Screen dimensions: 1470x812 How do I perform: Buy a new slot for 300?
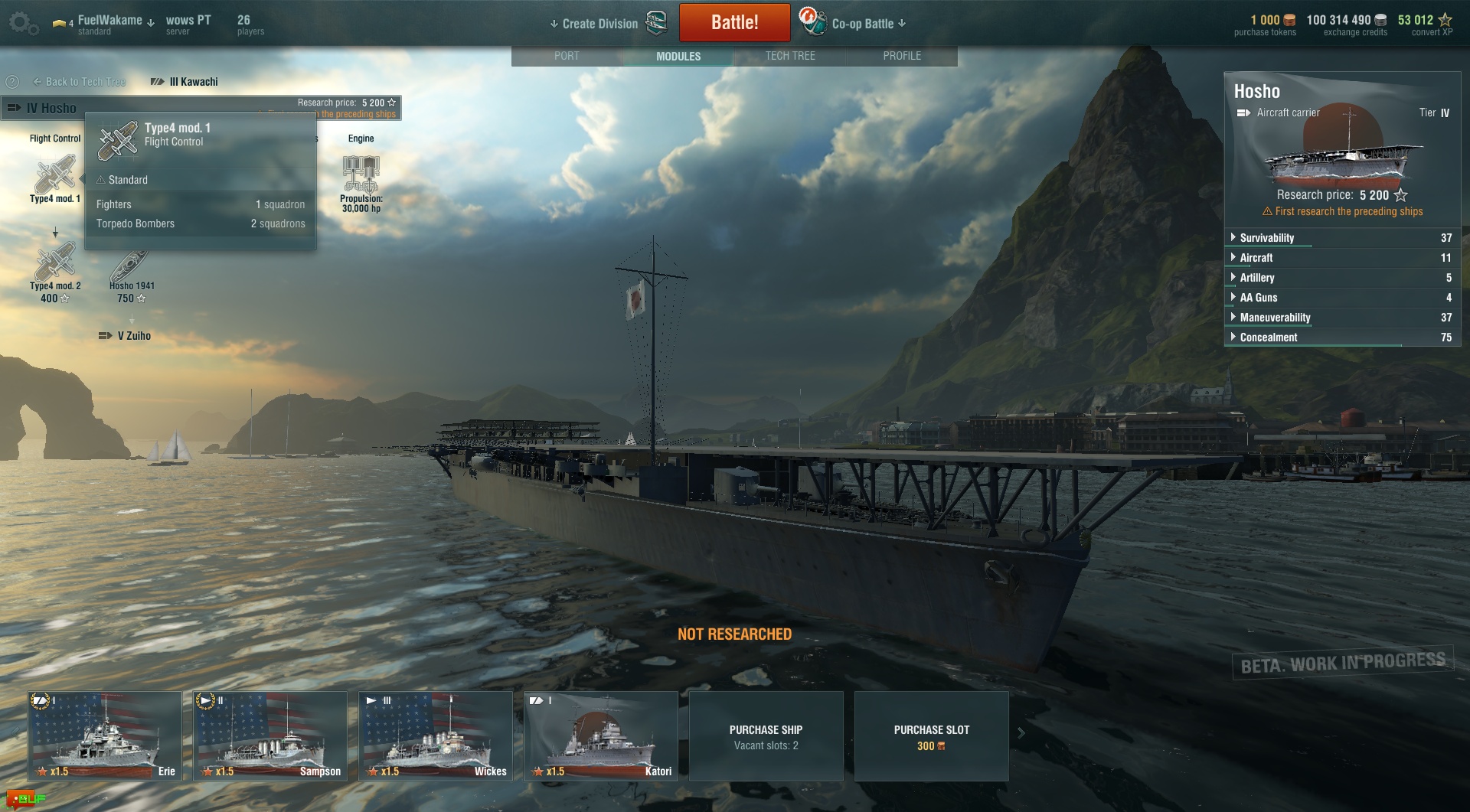931,736
